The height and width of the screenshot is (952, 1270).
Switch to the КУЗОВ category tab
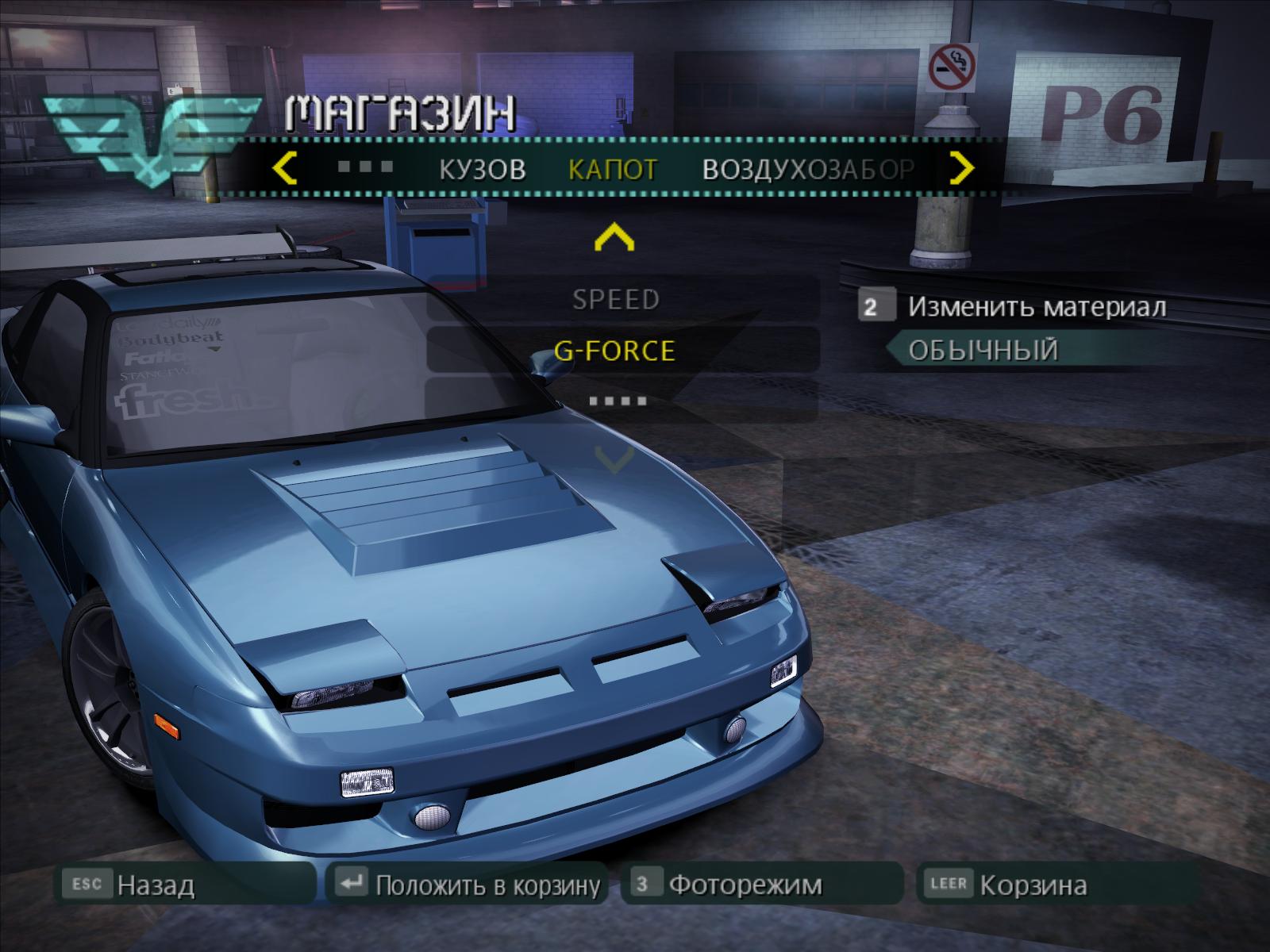pos(482,169)
